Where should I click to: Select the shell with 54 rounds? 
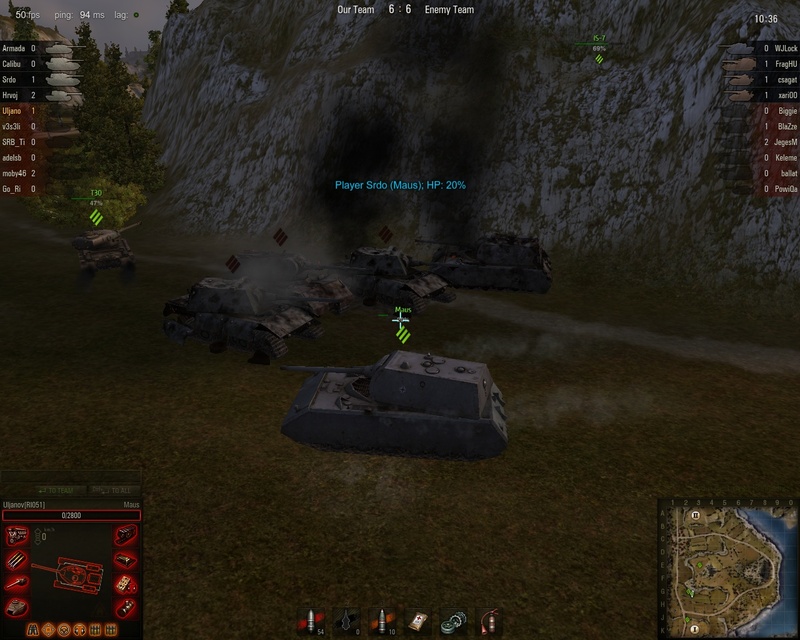(x=311, y=621)
